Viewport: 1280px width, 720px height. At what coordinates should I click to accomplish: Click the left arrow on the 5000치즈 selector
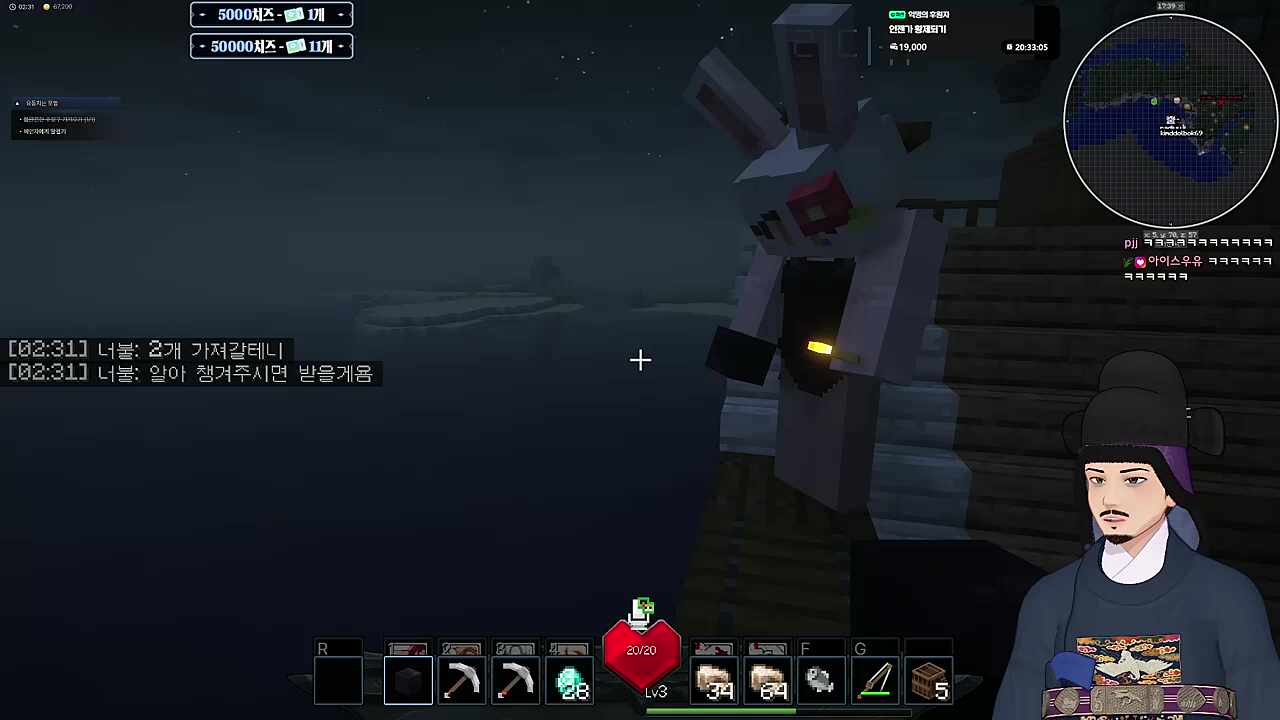point(202,14)
